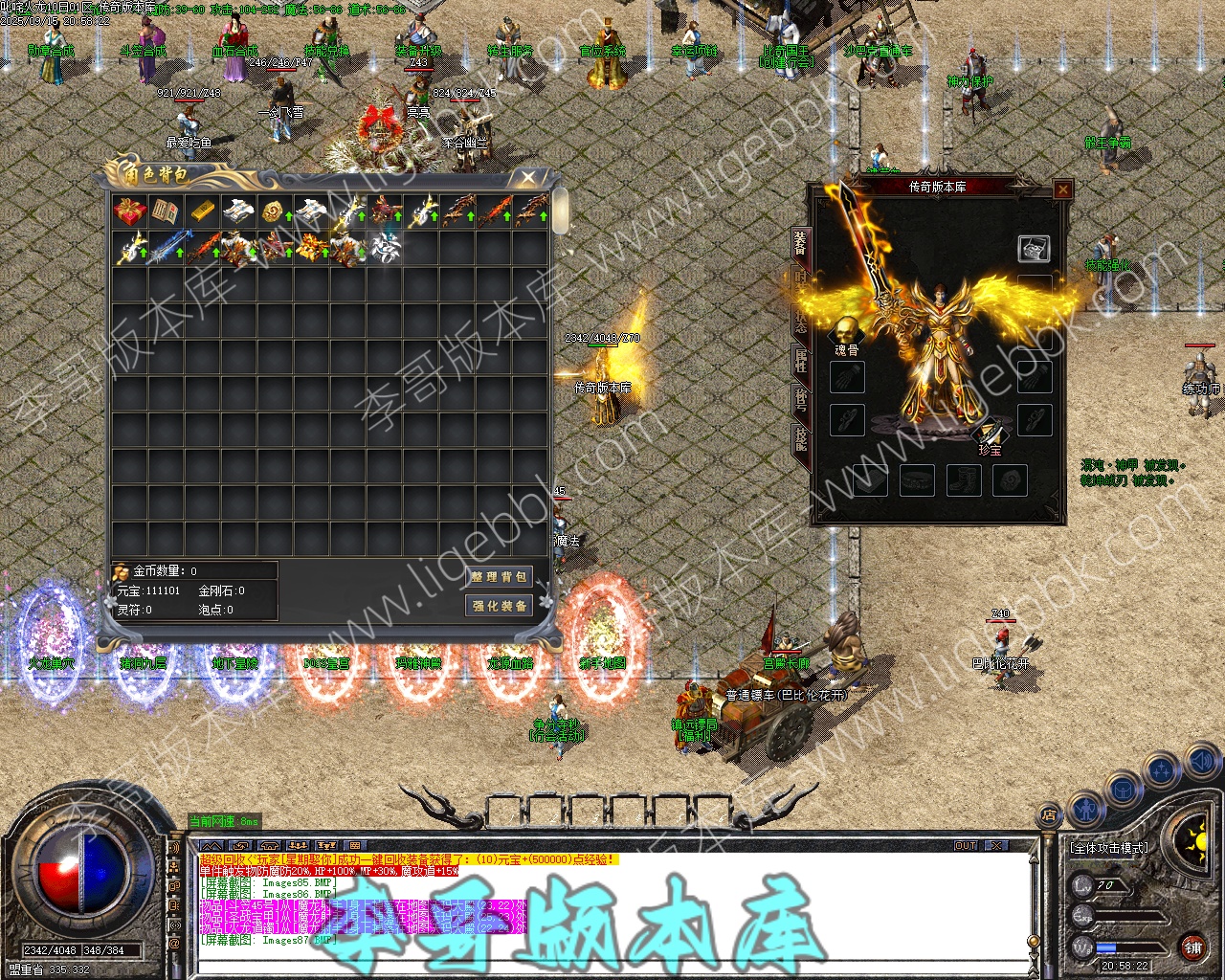Change the 全体攻击模式 attack mode
The height and width of the screenshot is (980, 1225).
coord(1109,848)
